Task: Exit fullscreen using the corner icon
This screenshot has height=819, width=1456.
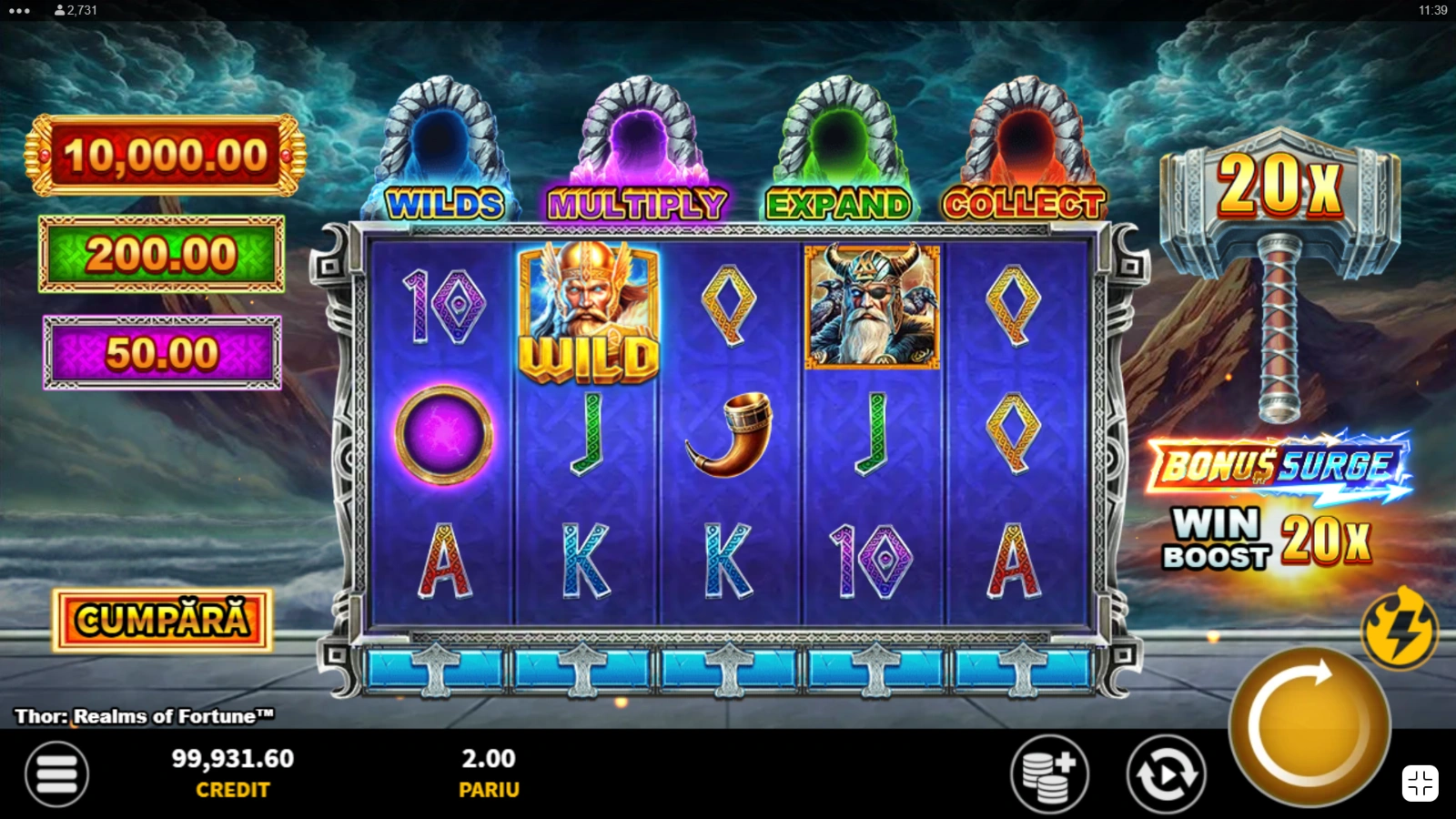Action: click(1420, 784)
